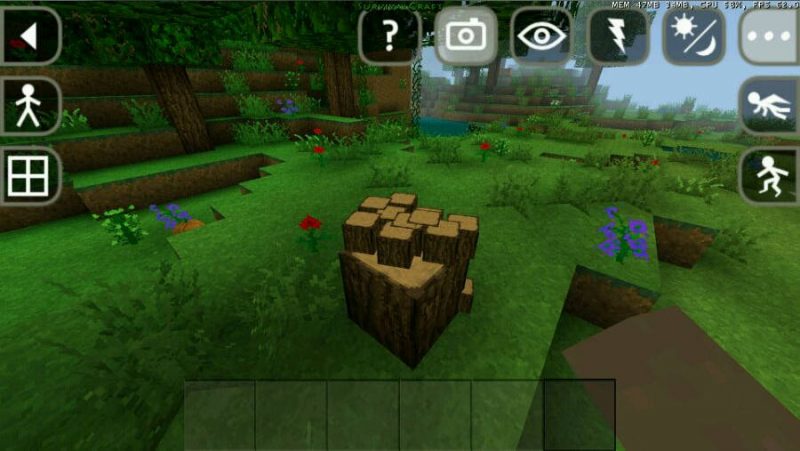The height and width of the screenshot is (451, 800).
Task: Take a screenshot with the camera button
Action: point(466,37)
